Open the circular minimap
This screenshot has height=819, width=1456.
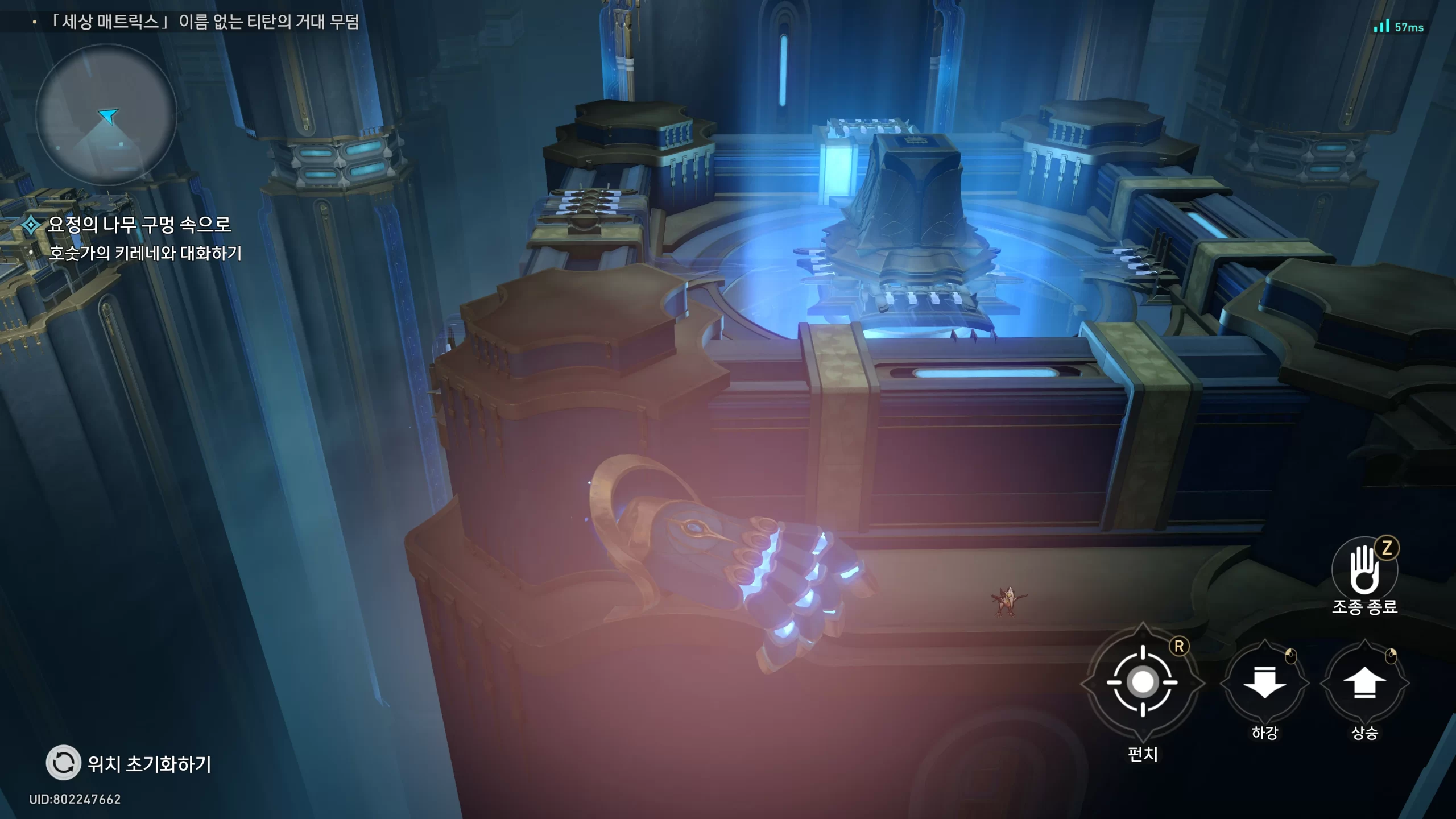(x=106, y=115)
